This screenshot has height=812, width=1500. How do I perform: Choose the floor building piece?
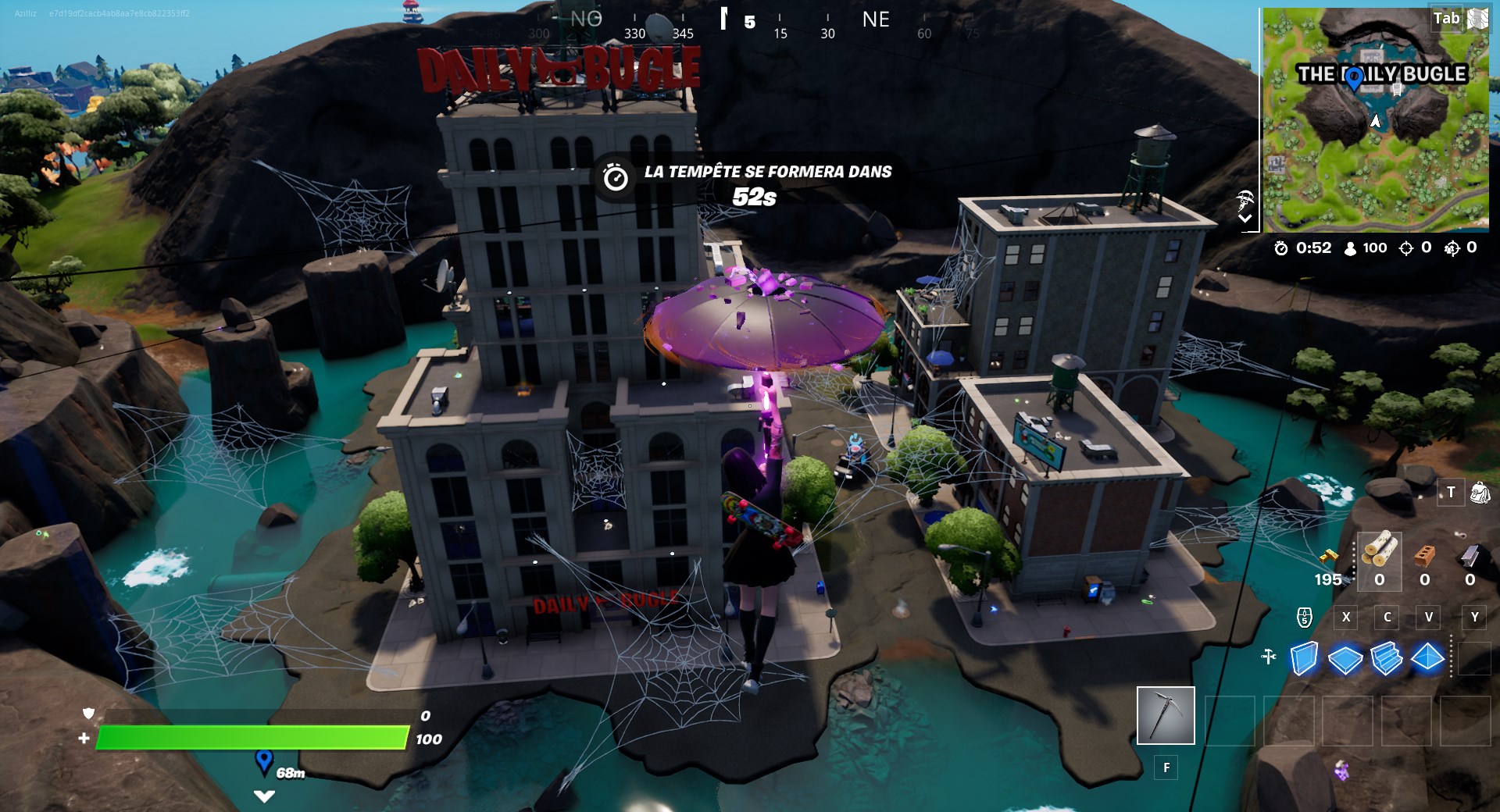click(1345, 659)
